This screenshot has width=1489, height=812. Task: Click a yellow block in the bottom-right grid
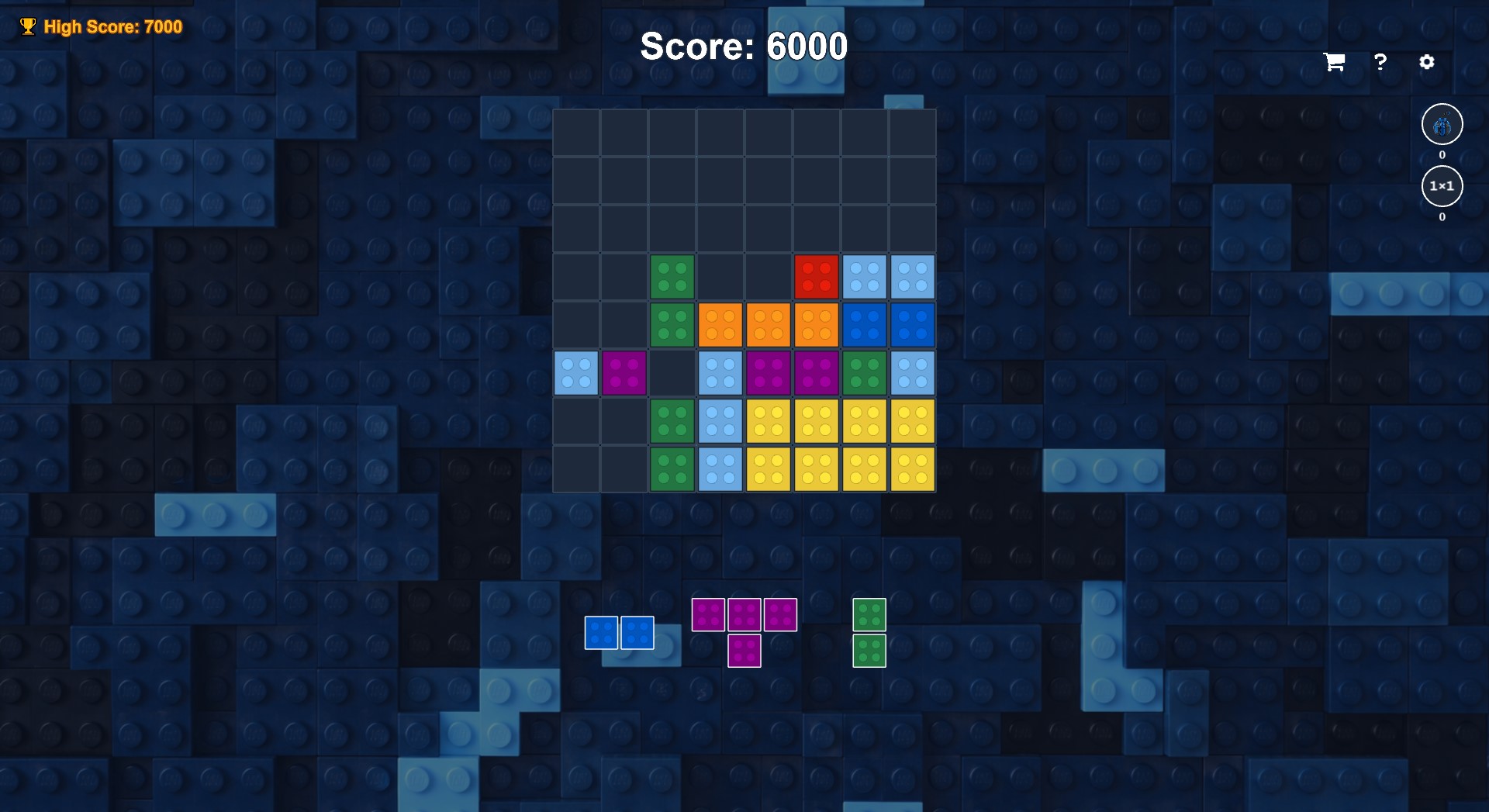[913, 469]
